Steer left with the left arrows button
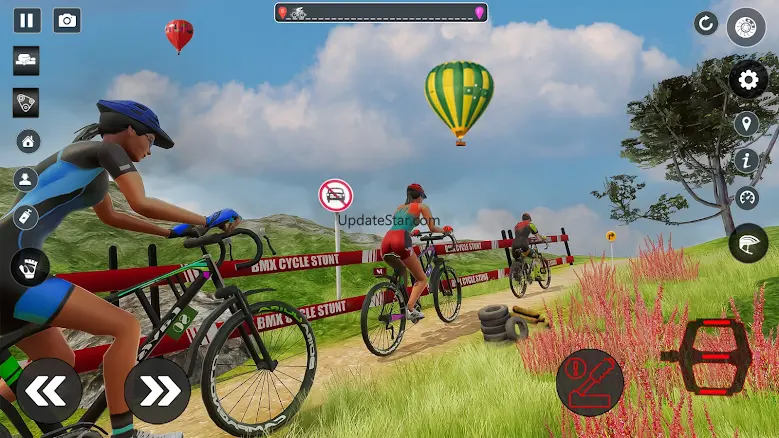Viewport: 779px width, 438px height. 48,390
